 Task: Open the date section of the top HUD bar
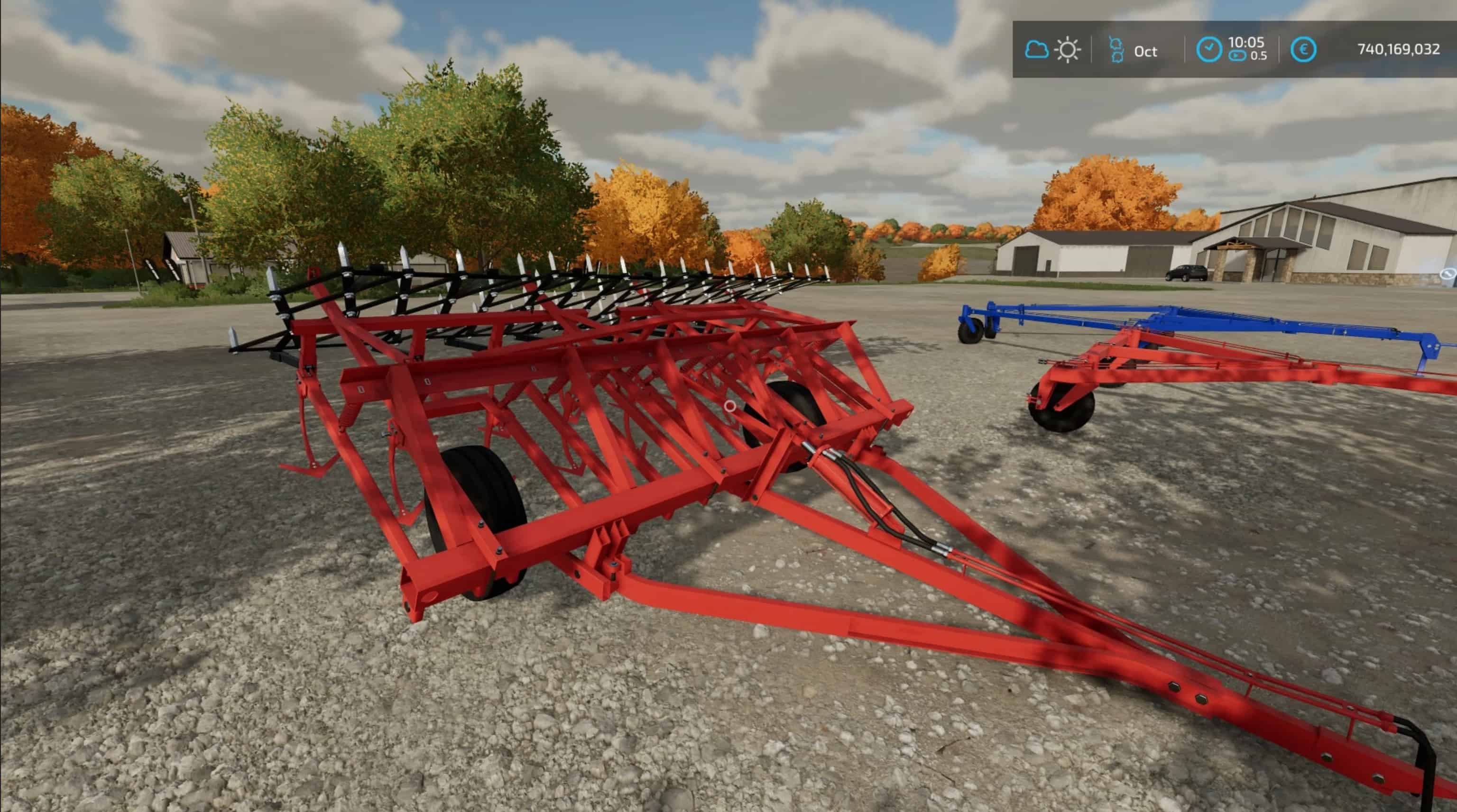click(1131, 50)
